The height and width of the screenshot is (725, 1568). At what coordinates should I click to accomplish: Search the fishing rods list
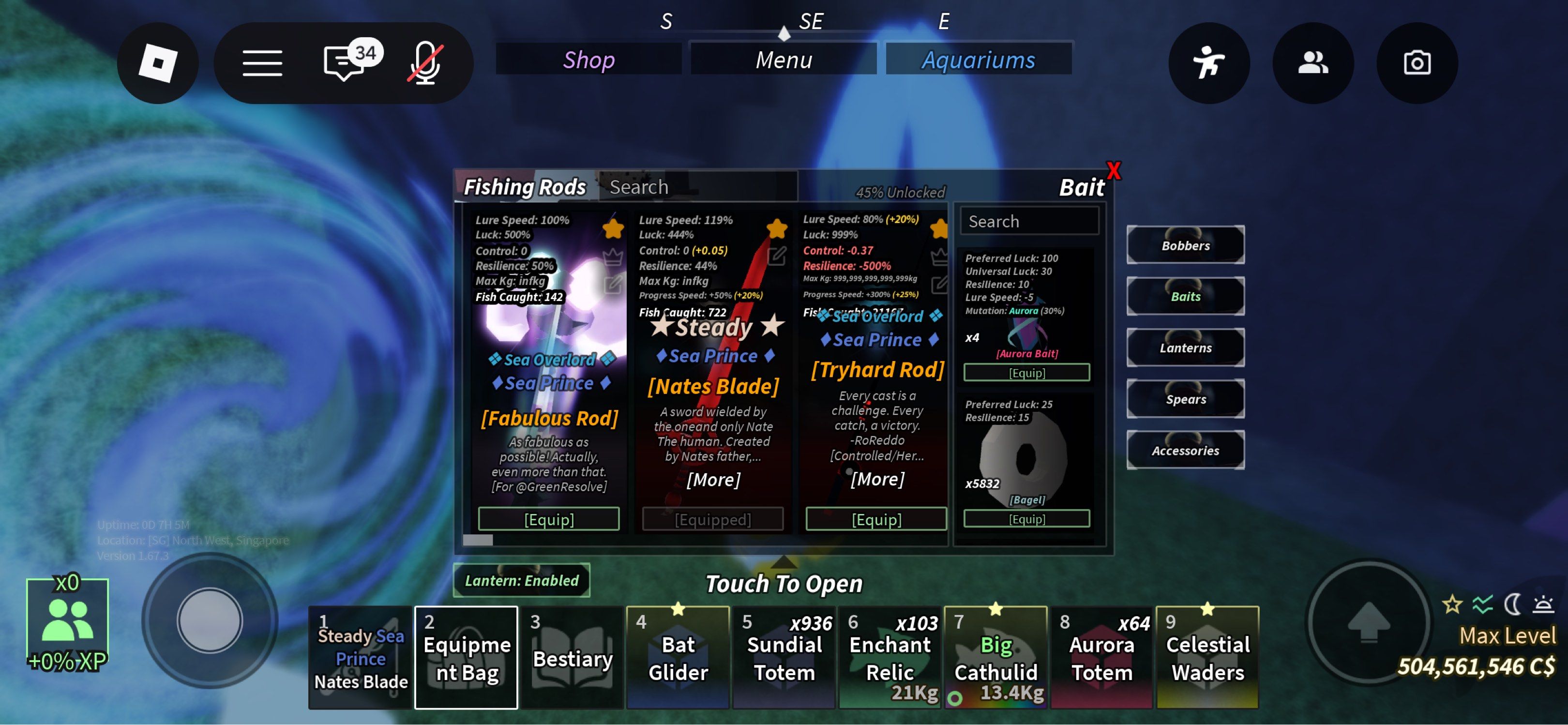(697, 187)
